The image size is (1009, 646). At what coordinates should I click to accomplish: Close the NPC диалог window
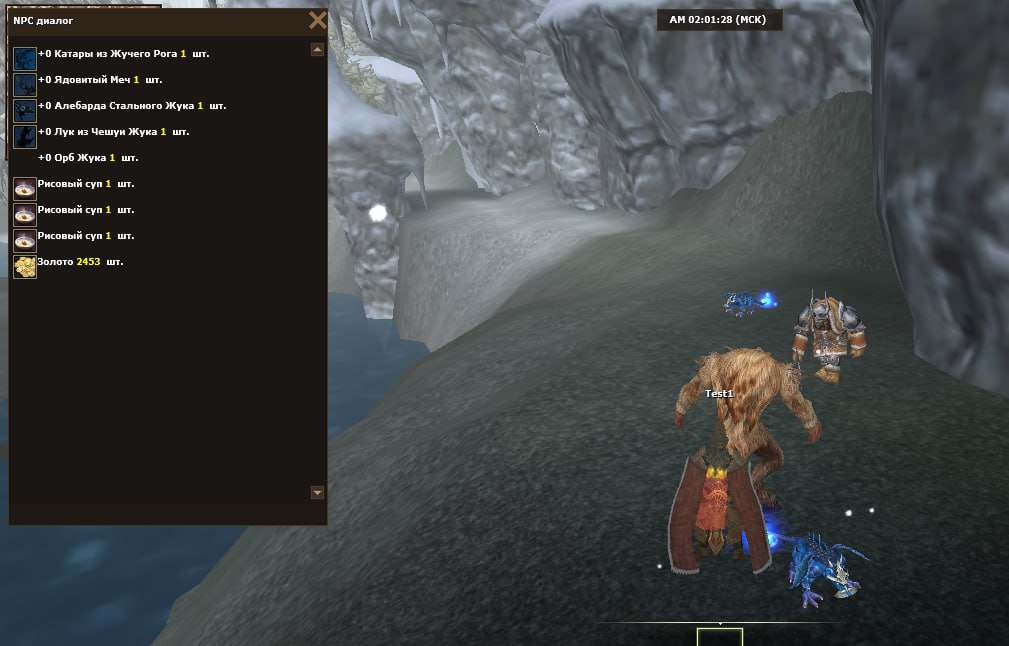[x=317, y=20]
